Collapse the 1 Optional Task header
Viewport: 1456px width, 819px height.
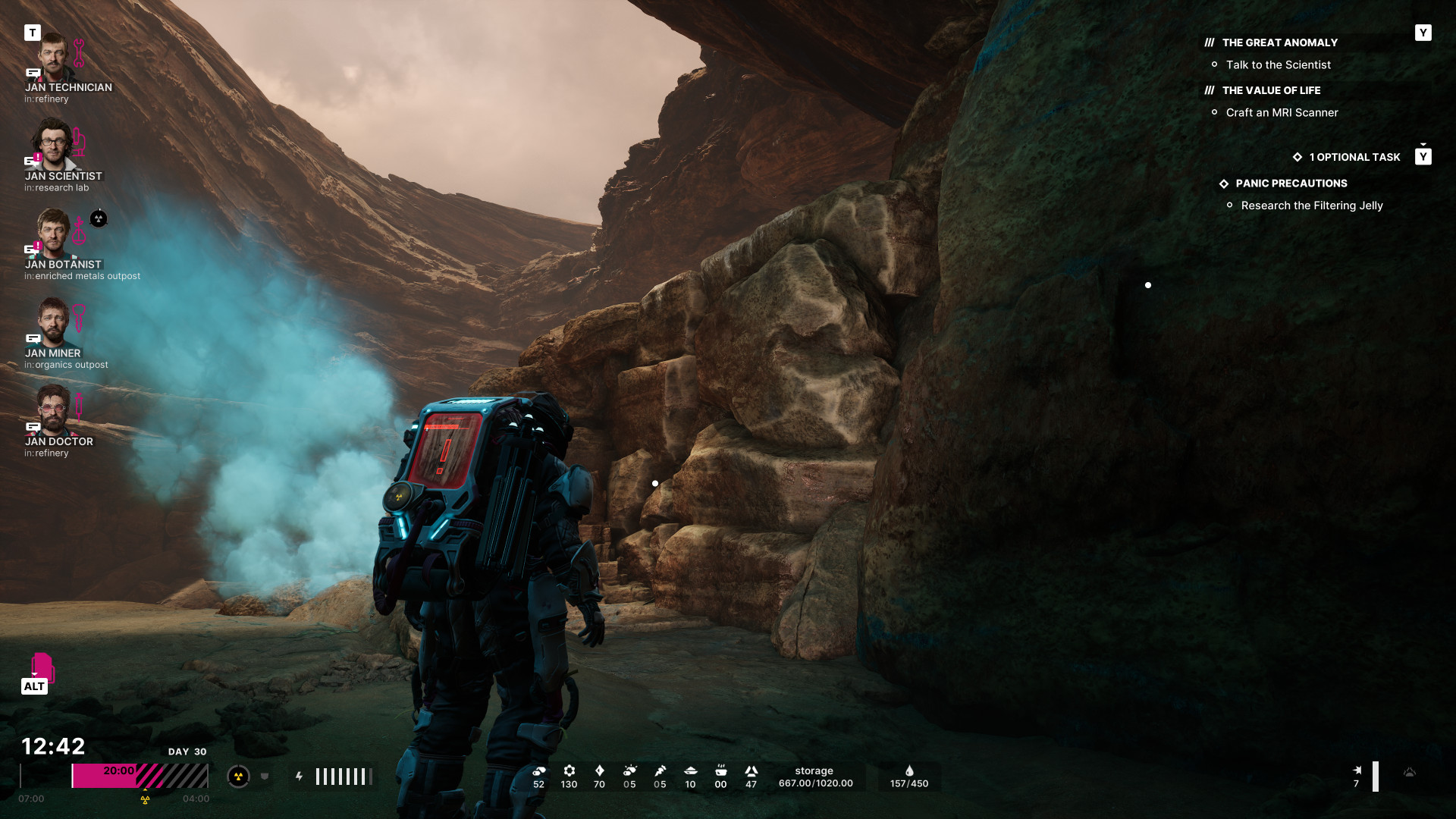coord(1354,157)
